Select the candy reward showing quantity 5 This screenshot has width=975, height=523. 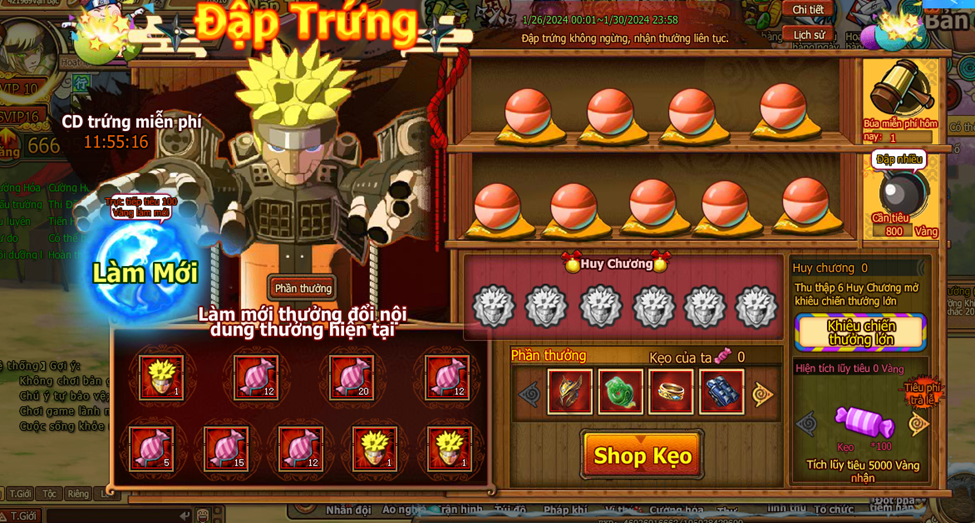pos(151,448)
